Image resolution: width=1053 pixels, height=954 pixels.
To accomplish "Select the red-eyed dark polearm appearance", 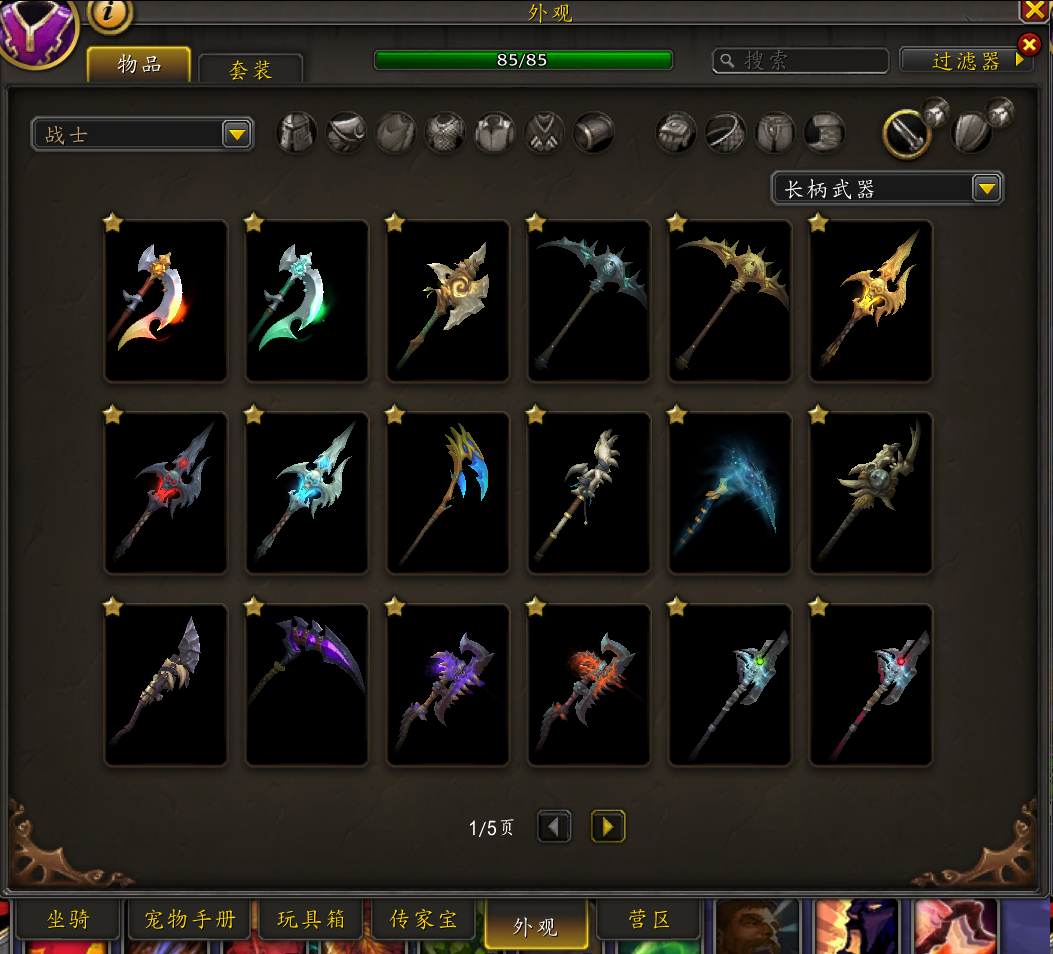I will [x=166, y=493].
